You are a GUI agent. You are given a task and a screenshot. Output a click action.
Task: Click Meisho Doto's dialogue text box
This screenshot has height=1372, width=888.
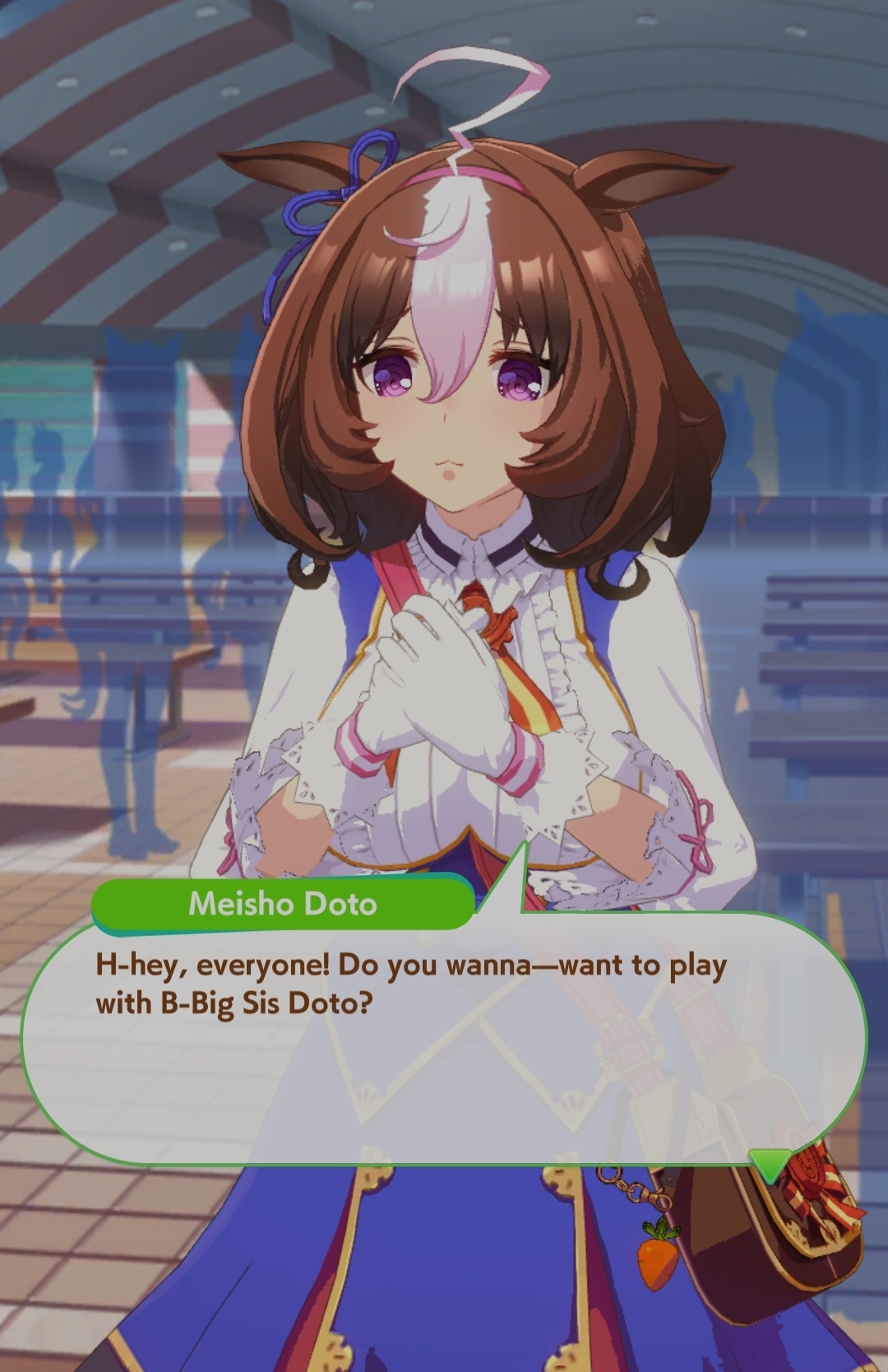click(x=444, y=1038)
